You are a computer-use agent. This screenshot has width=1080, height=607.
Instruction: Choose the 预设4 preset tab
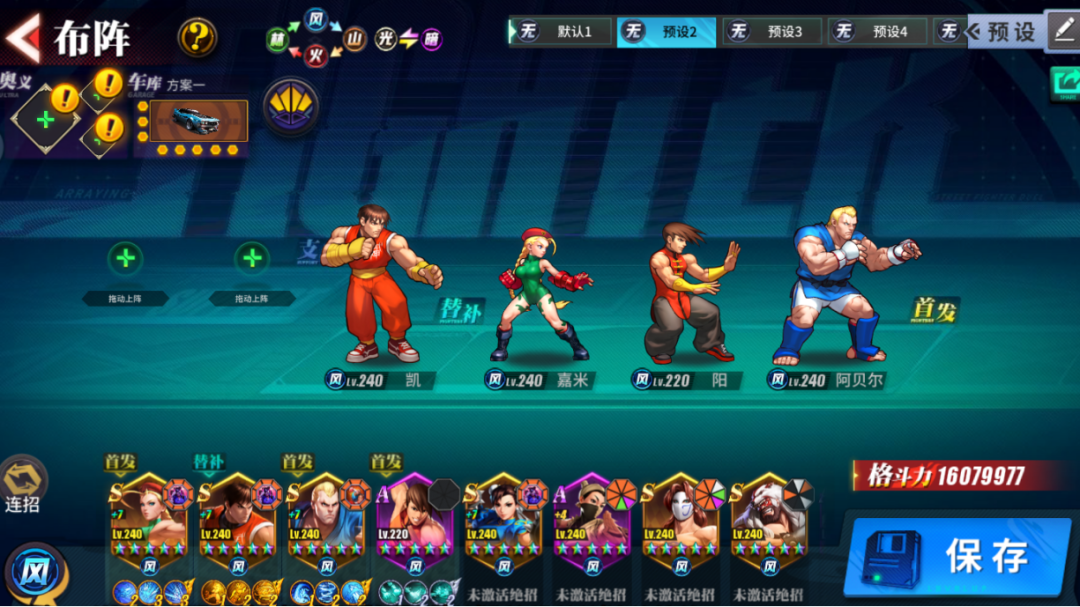point(878,32)
